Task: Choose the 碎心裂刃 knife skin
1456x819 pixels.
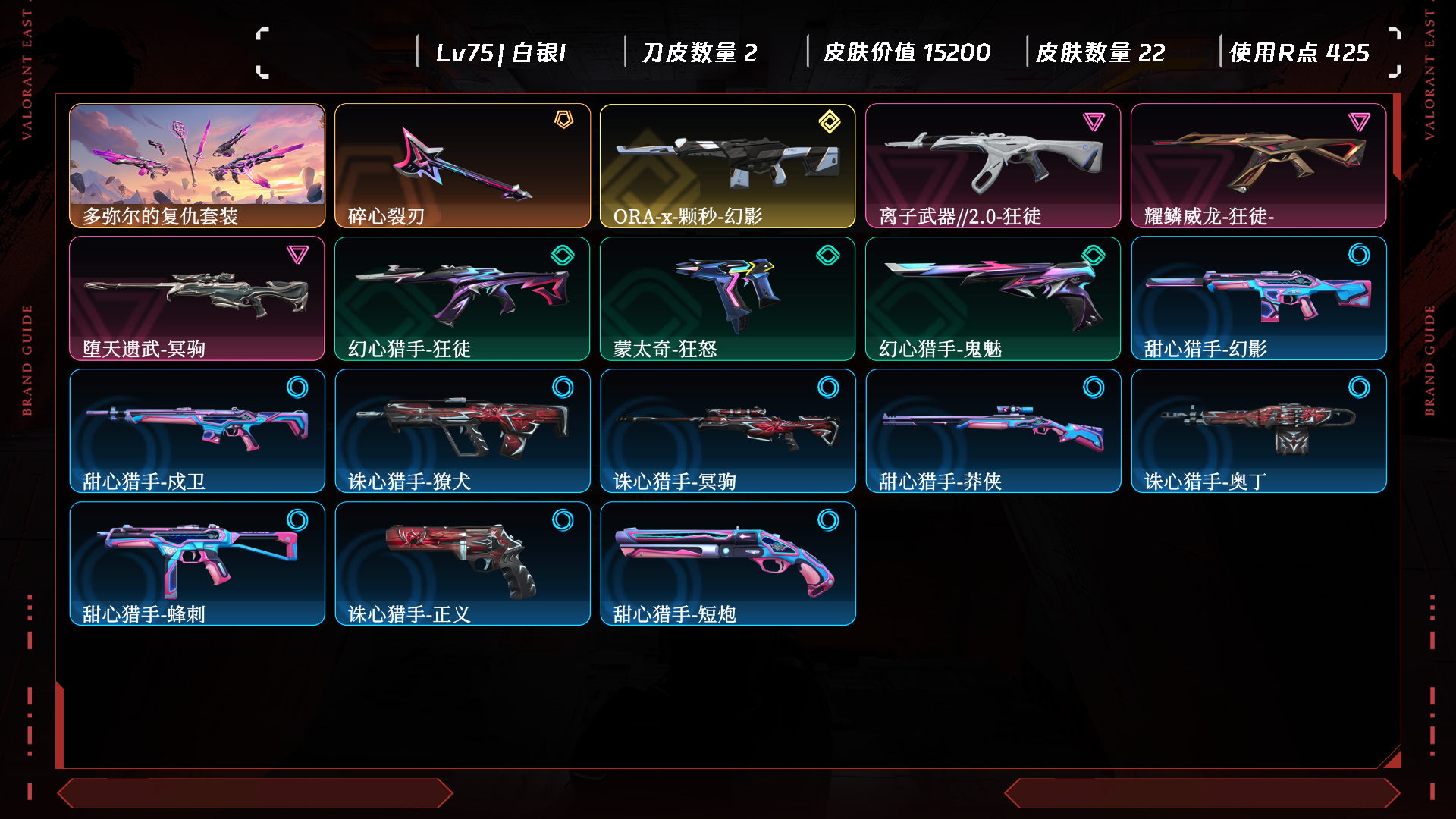Action: click(x=463, y=165)
